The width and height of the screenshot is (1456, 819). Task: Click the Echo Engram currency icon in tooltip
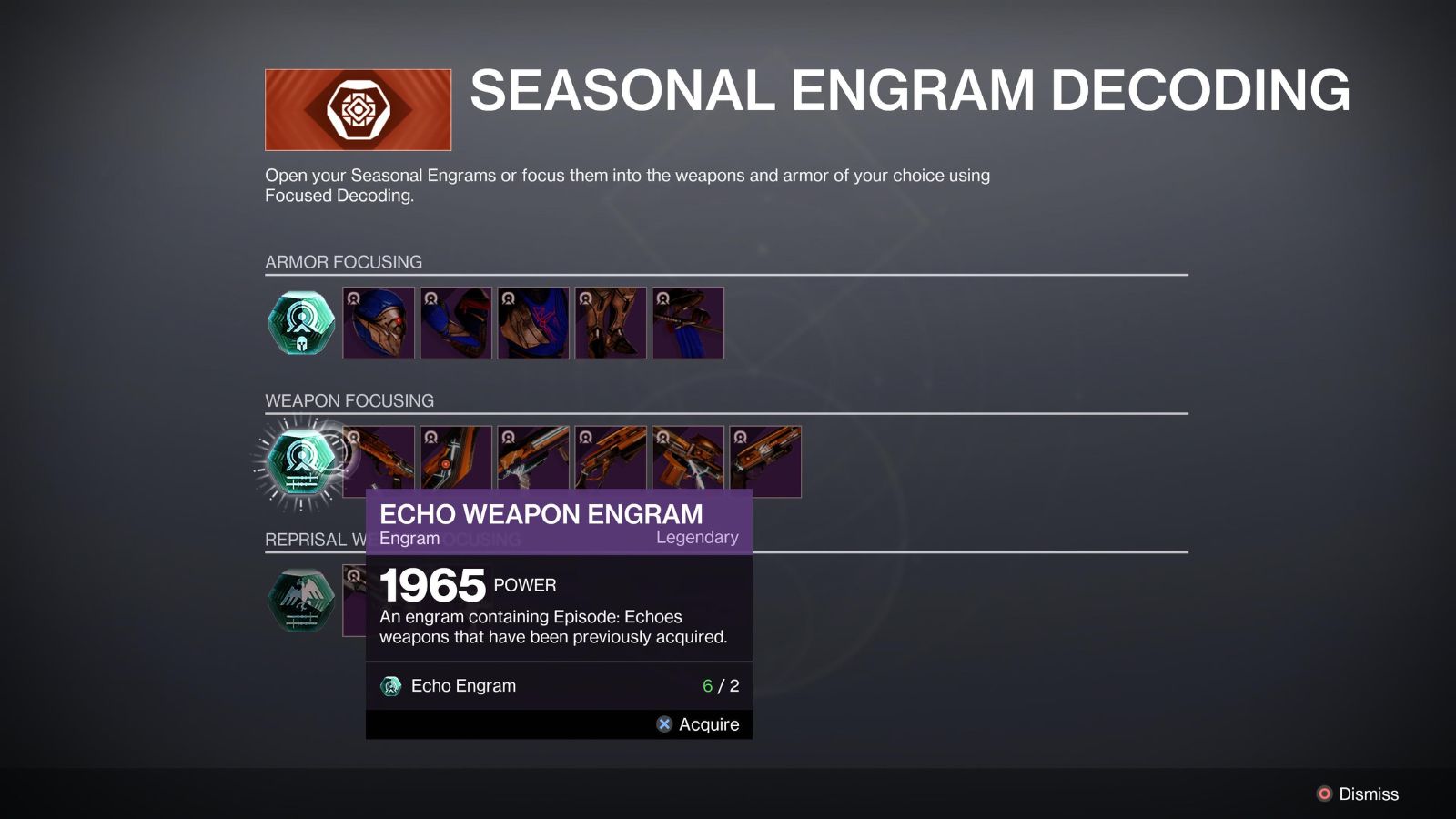click(391, 686)
